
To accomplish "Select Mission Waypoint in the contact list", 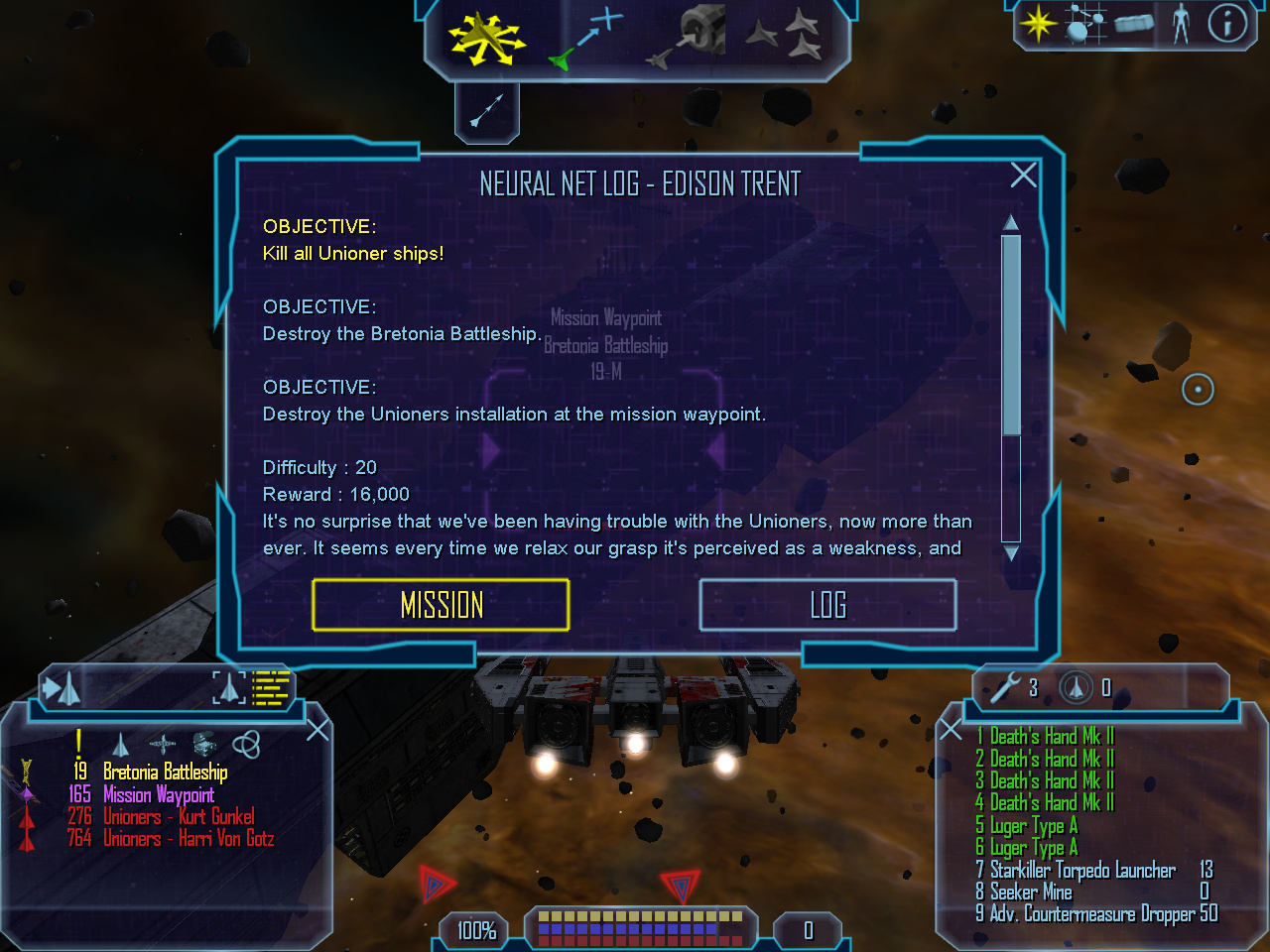I will click(x=158, y=795).
